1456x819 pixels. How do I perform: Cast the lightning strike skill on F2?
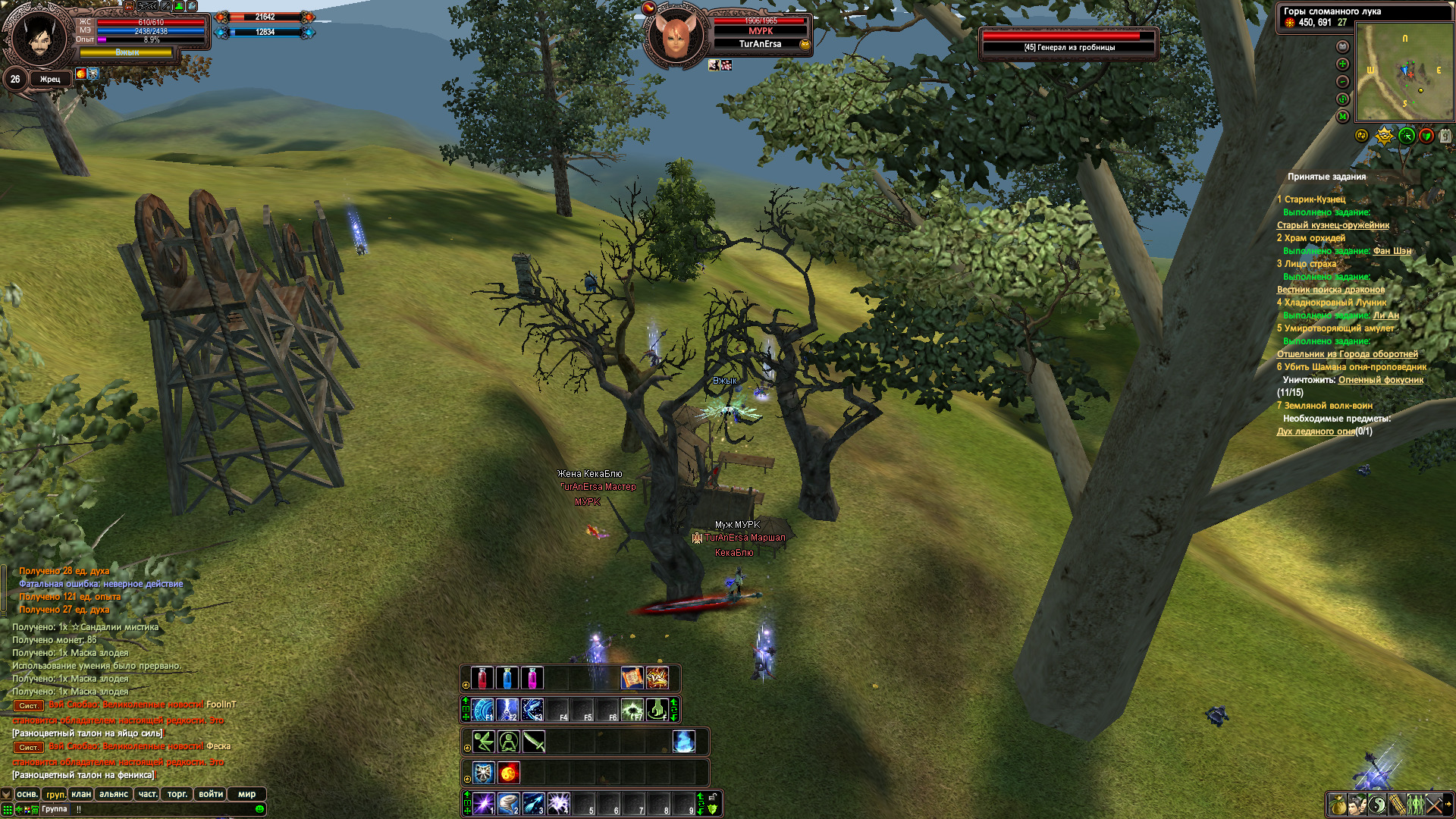point(507,710)
